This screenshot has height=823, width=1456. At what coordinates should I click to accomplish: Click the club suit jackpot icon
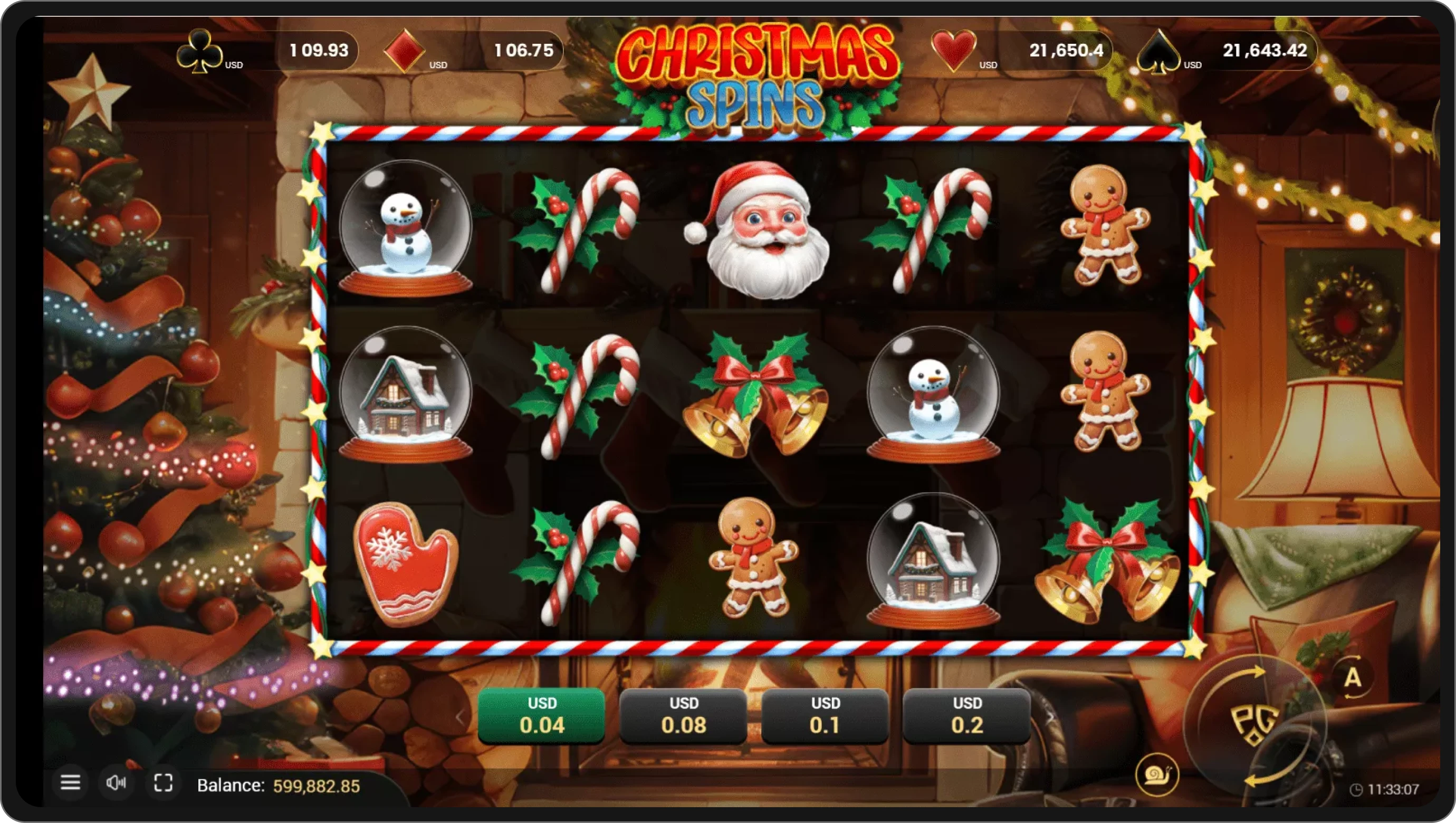[199, 52]
